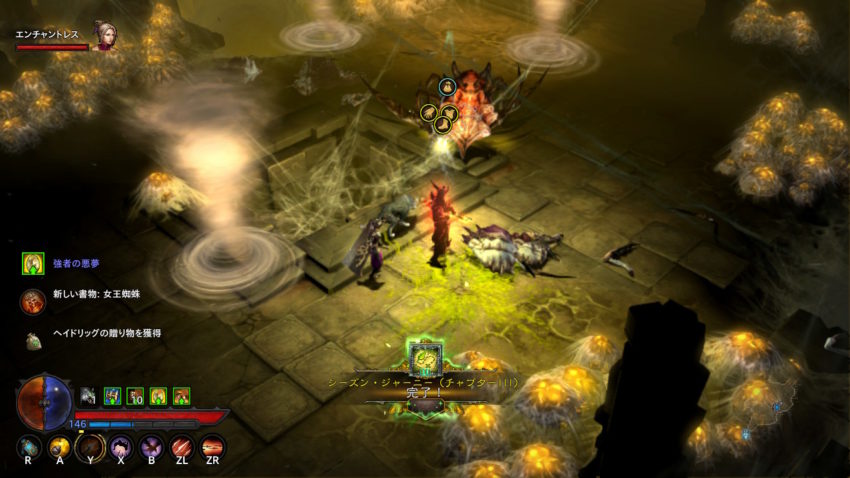Viewport: 850px width, 478px height.
Task: Click the Enchantress follower portrait
Action: 103,35
